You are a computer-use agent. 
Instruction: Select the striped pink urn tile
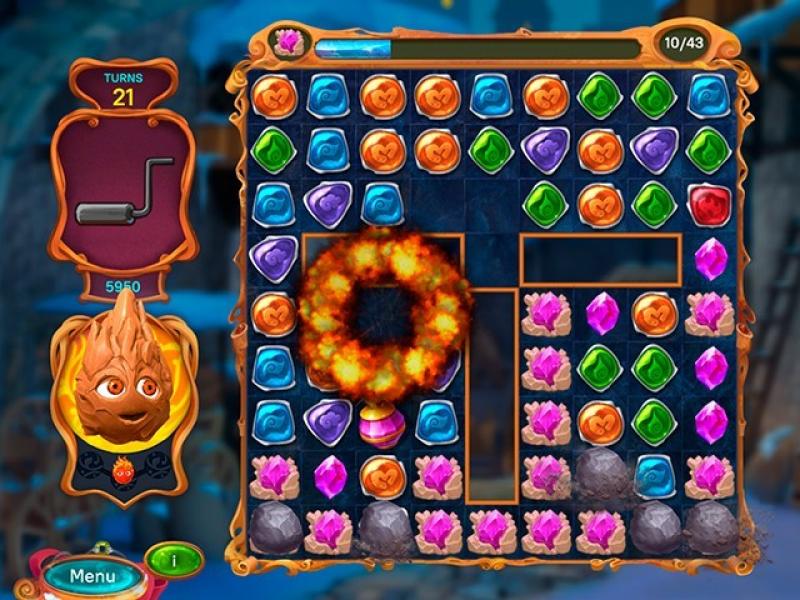click(382, 424)
